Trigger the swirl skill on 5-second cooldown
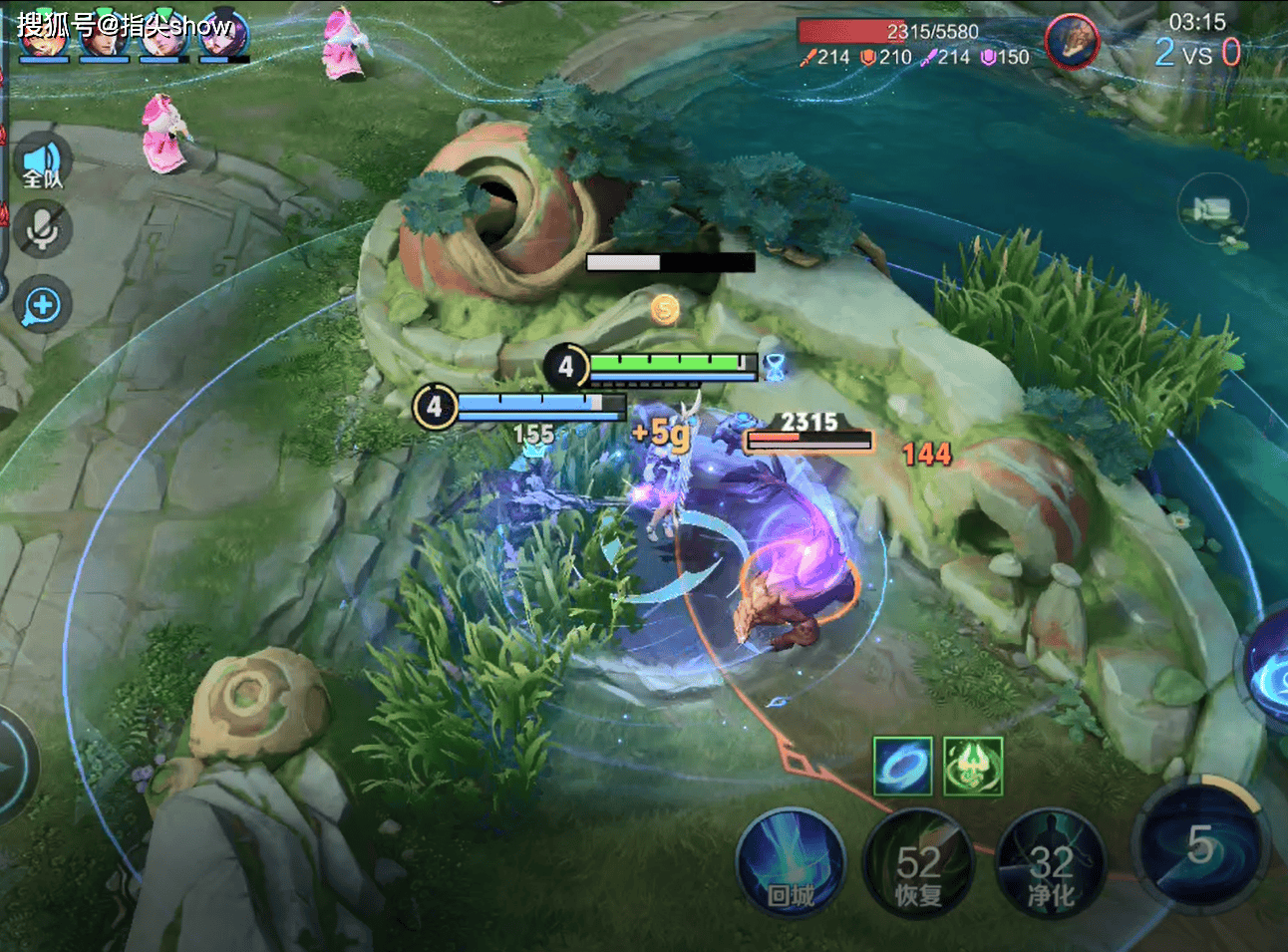This screenshot has width=1288, height=952. (x=1200, y=845)
